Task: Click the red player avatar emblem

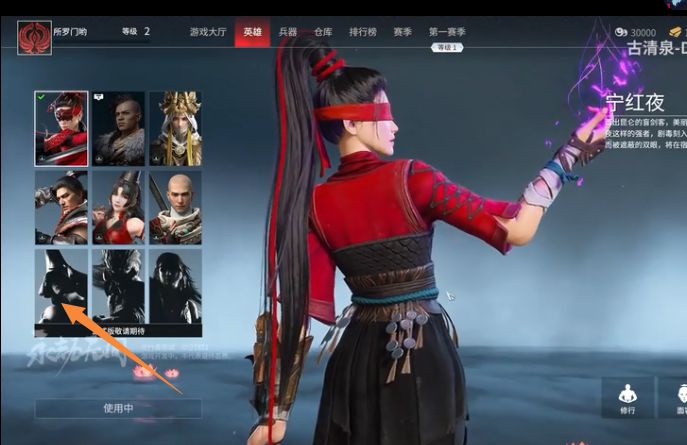Action: click(x=33, y=38)
